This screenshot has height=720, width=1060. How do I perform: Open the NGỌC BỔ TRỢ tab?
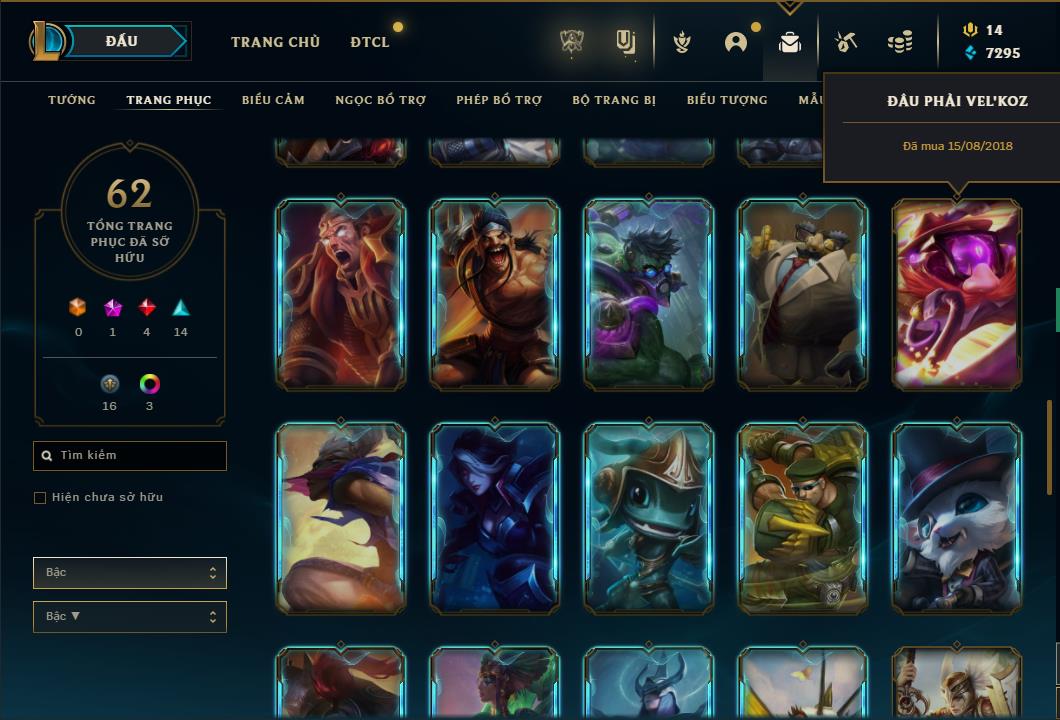coord(380,100)
